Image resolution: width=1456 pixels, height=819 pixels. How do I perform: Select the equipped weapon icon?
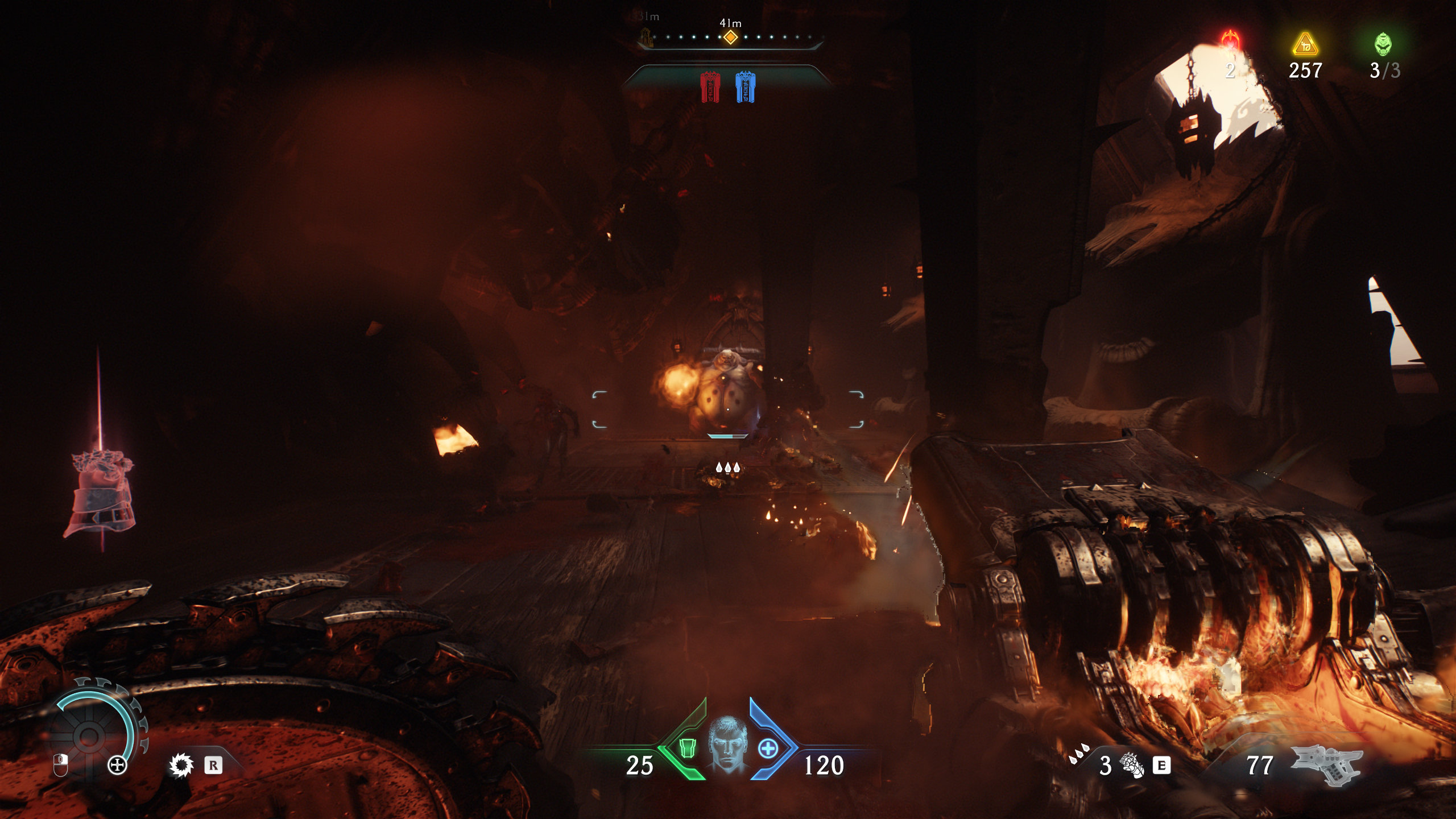(1327, 764)
